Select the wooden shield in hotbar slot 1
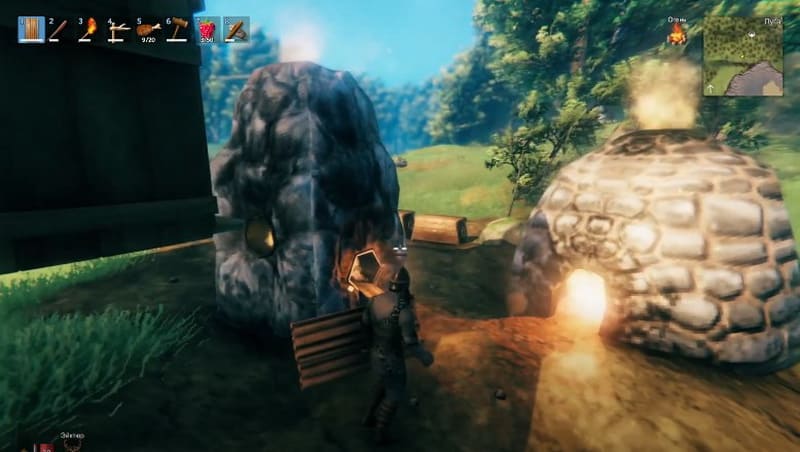Screen dimensions: 800x452 31,30
